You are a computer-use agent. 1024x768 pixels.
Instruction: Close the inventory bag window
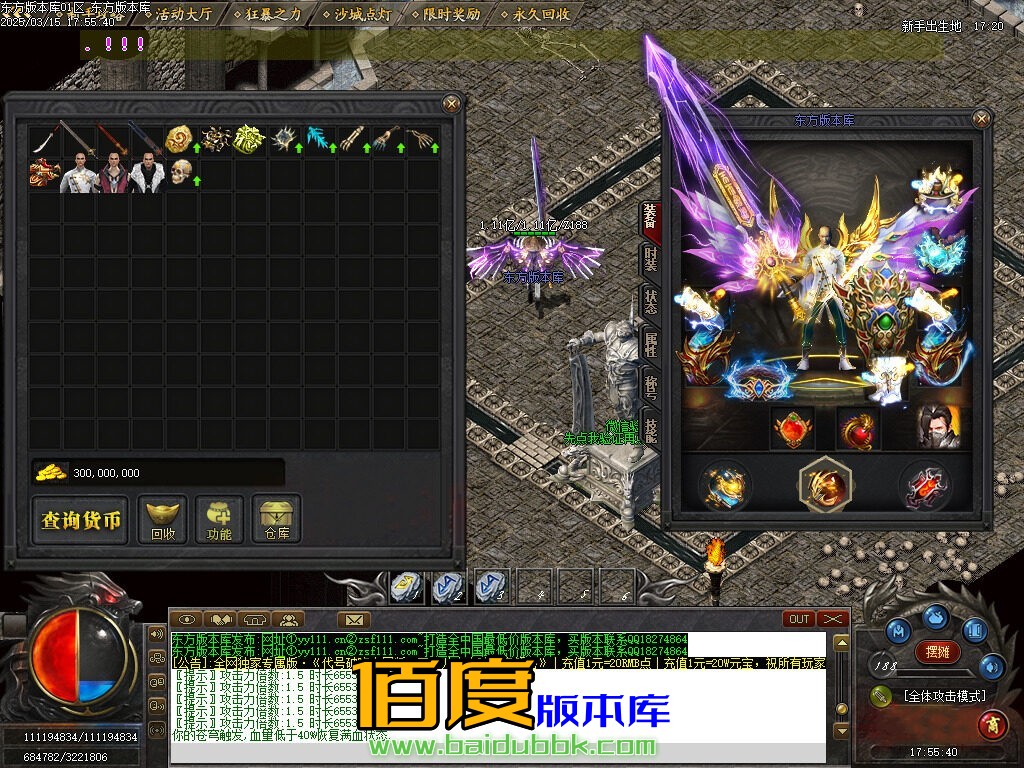(x=452, y=103)
